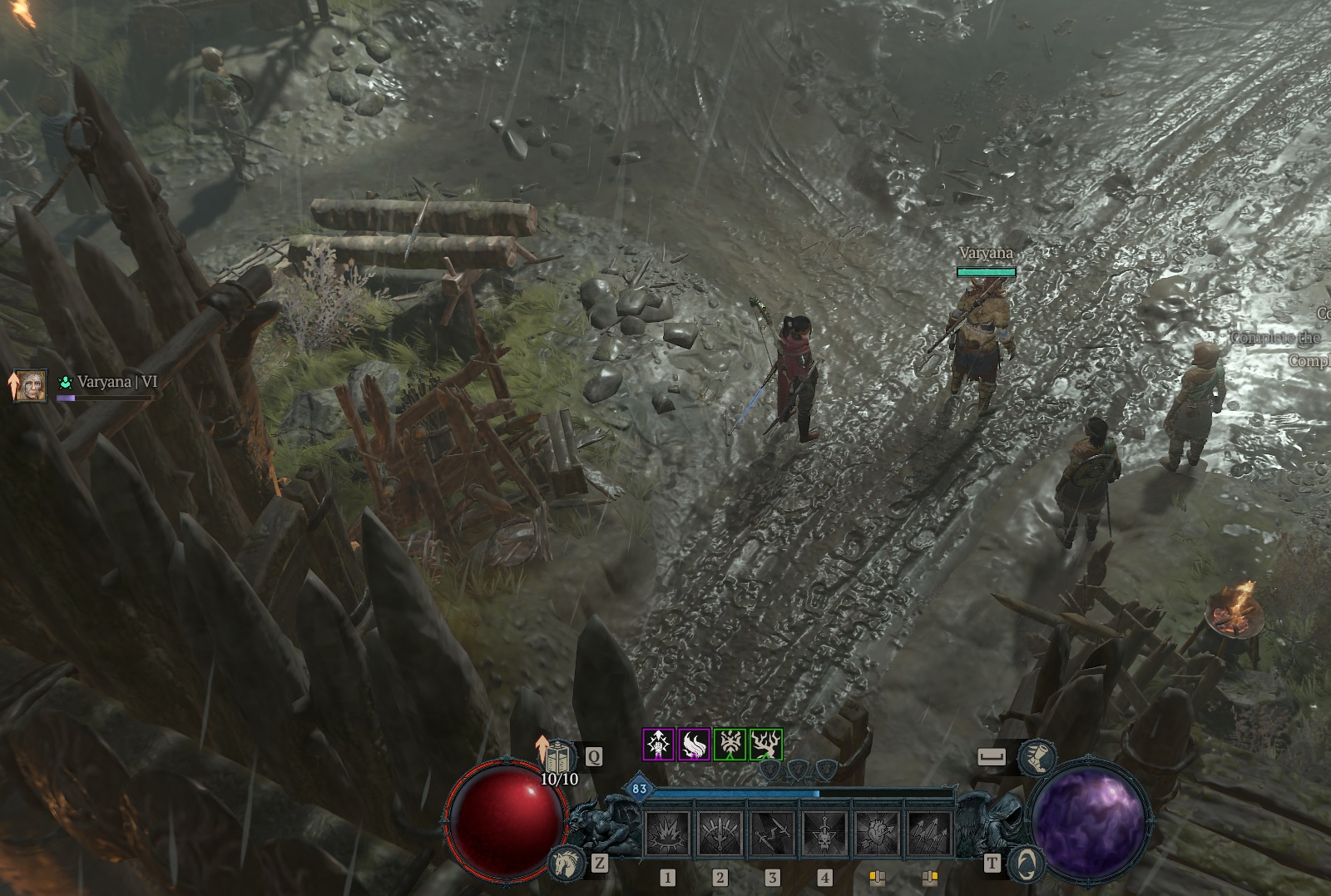This screenshot has height=896, width=1331.
Task: Open Varyana's mercenary portrait
Action: (x=28, y=385)
